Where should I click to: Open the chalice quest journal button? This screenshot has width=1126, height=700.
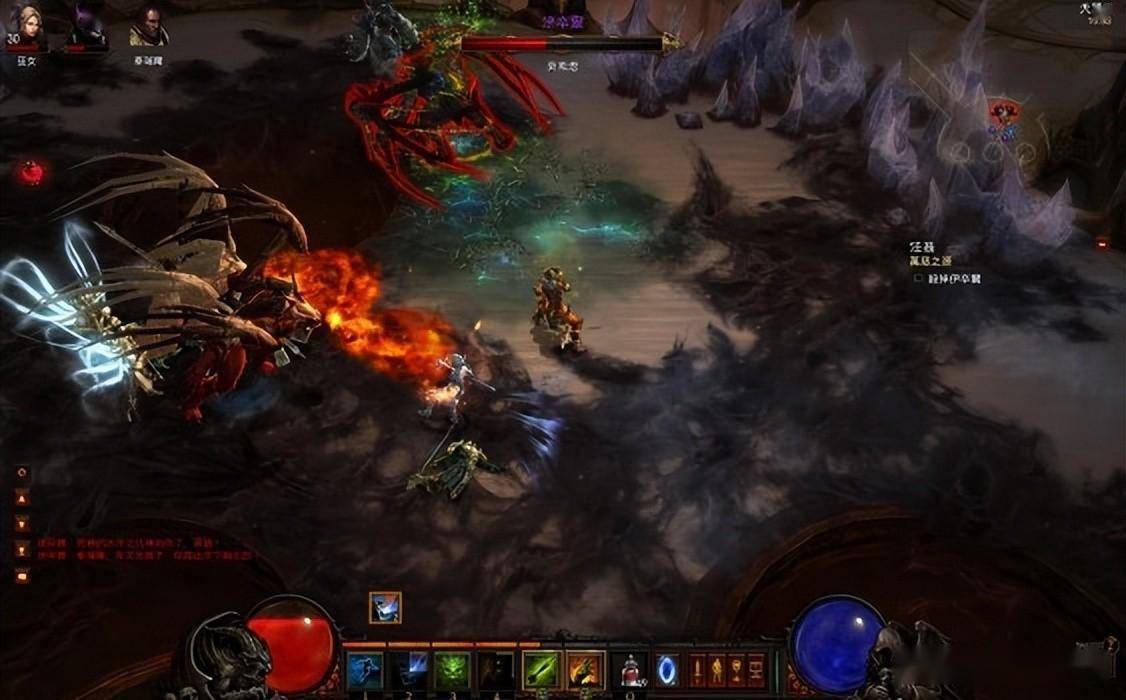coord(737,669)
